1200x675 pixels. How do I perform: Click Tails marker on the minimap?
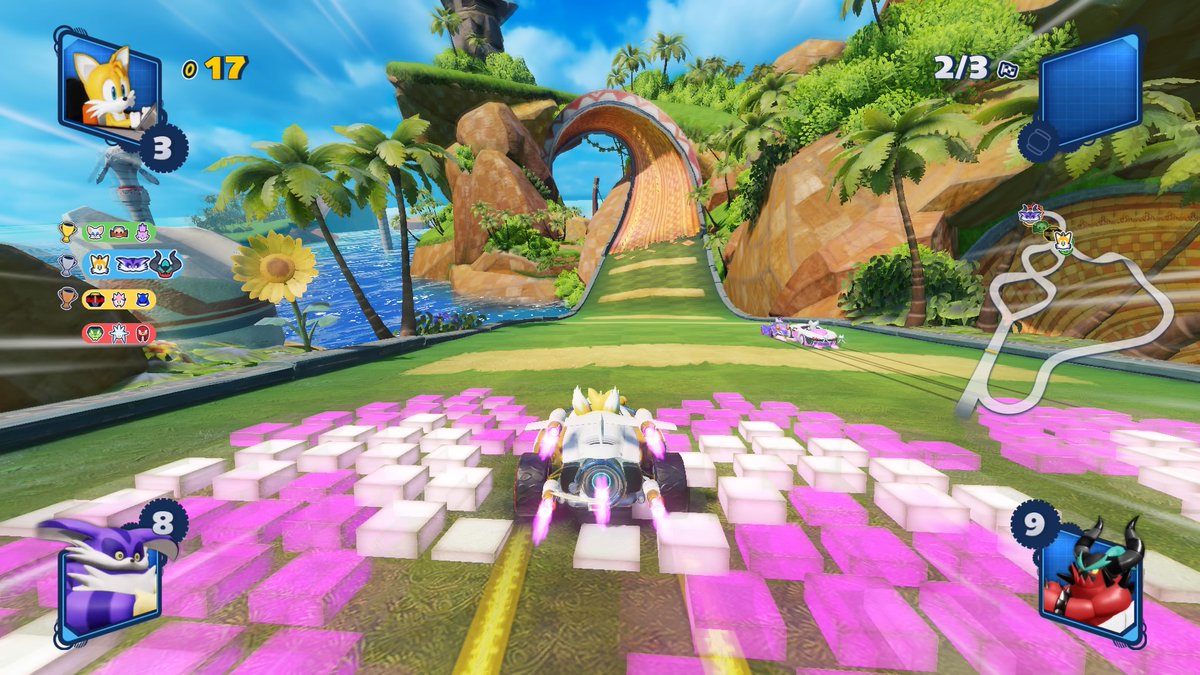[x=1062, y=242]
